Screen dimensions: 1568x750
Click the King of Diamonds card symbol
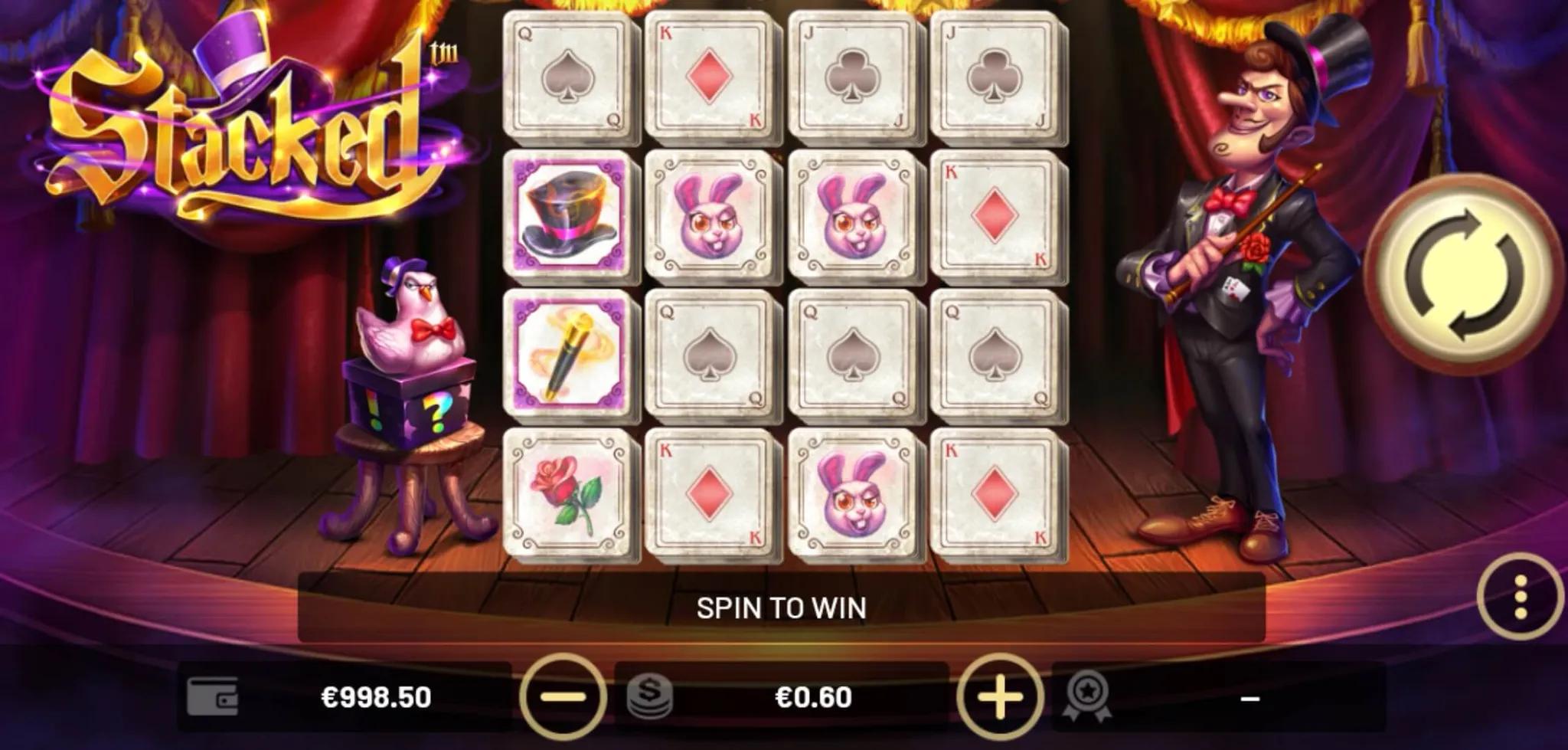(712, 77)
